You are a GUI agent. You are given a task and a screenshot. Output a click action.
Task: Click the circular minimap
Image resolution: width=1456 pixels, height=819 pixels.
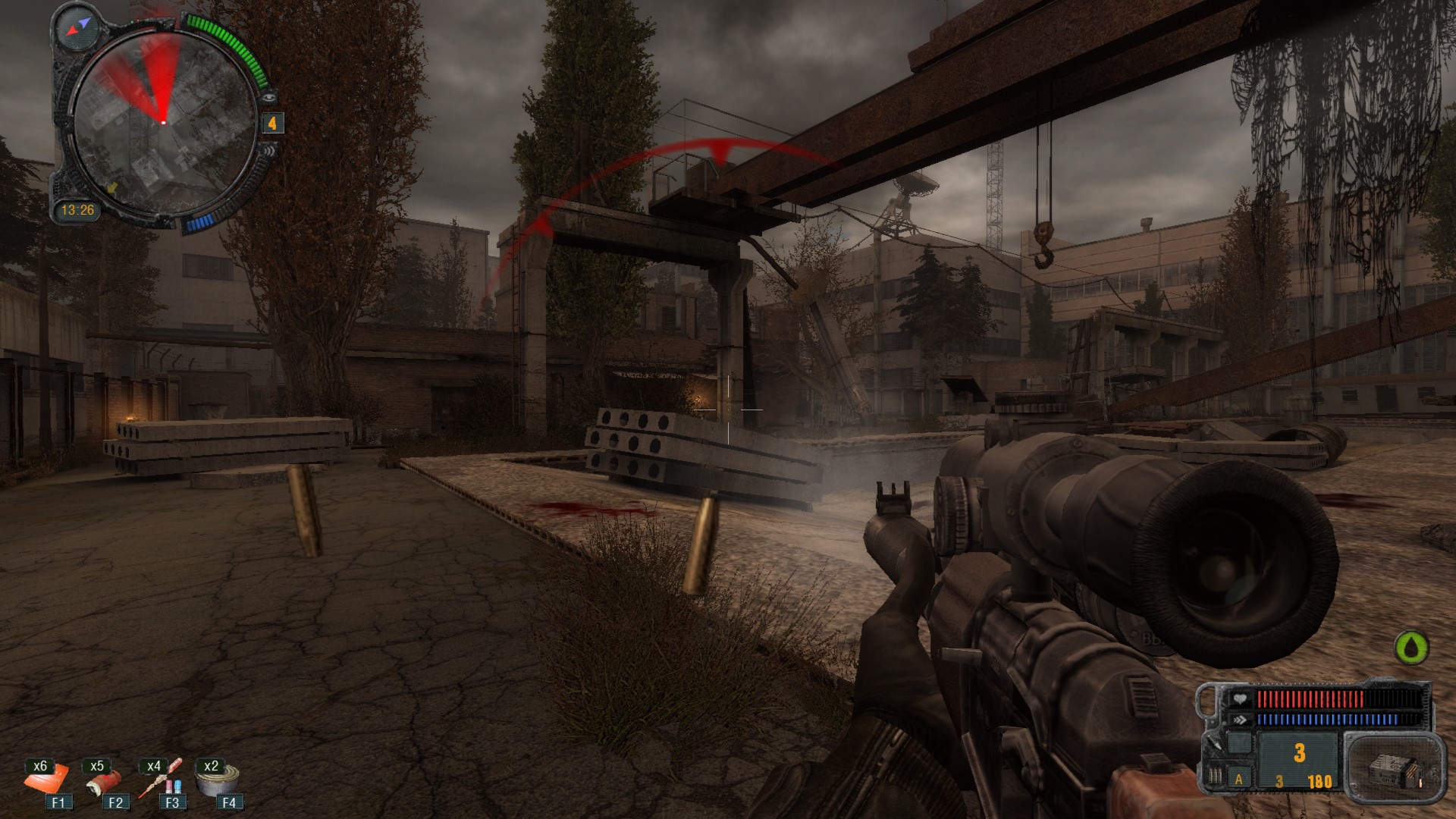tap(165, 125)
